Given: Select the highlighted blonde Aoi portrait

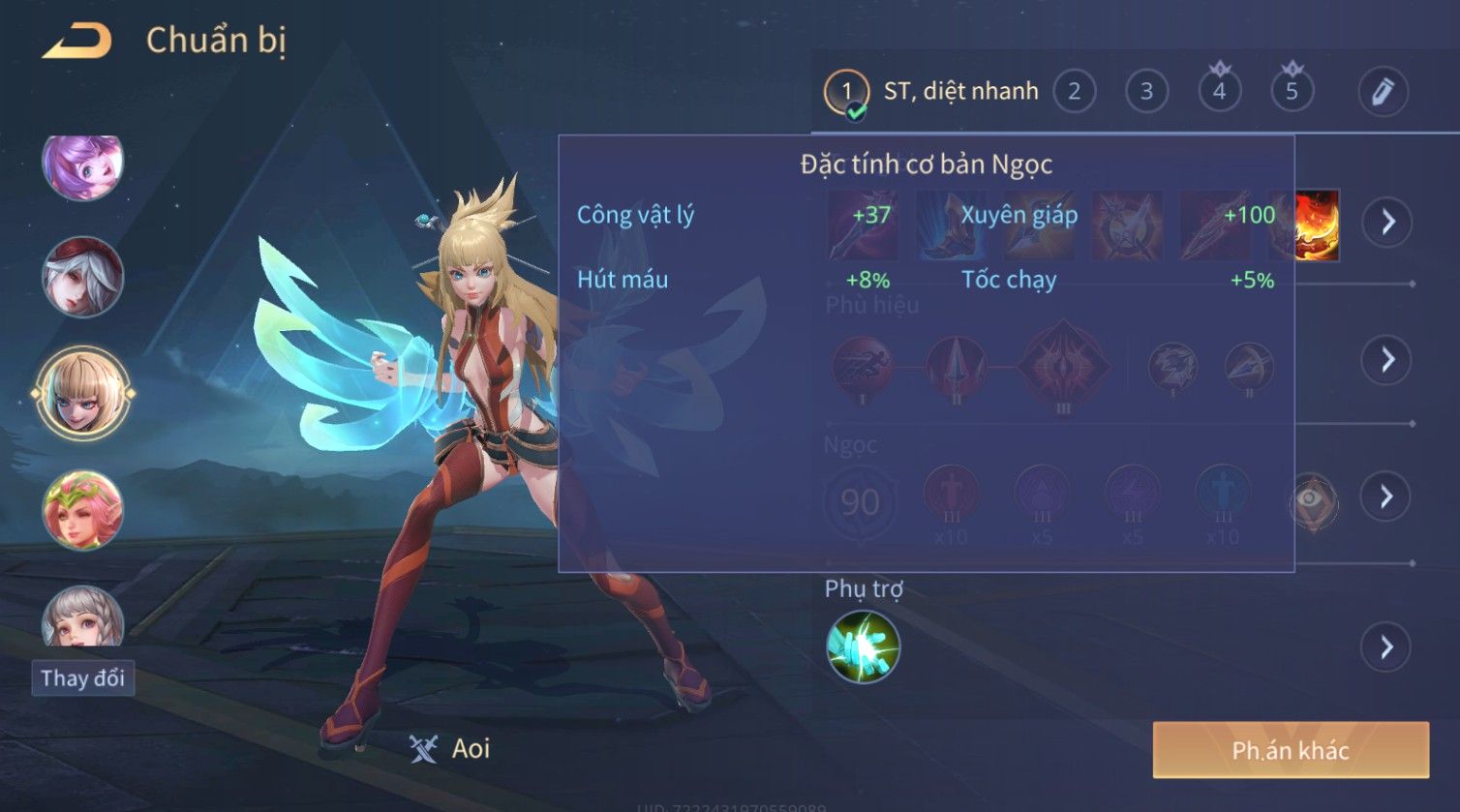Looking at the screenshot, I should tap(83, 393).
